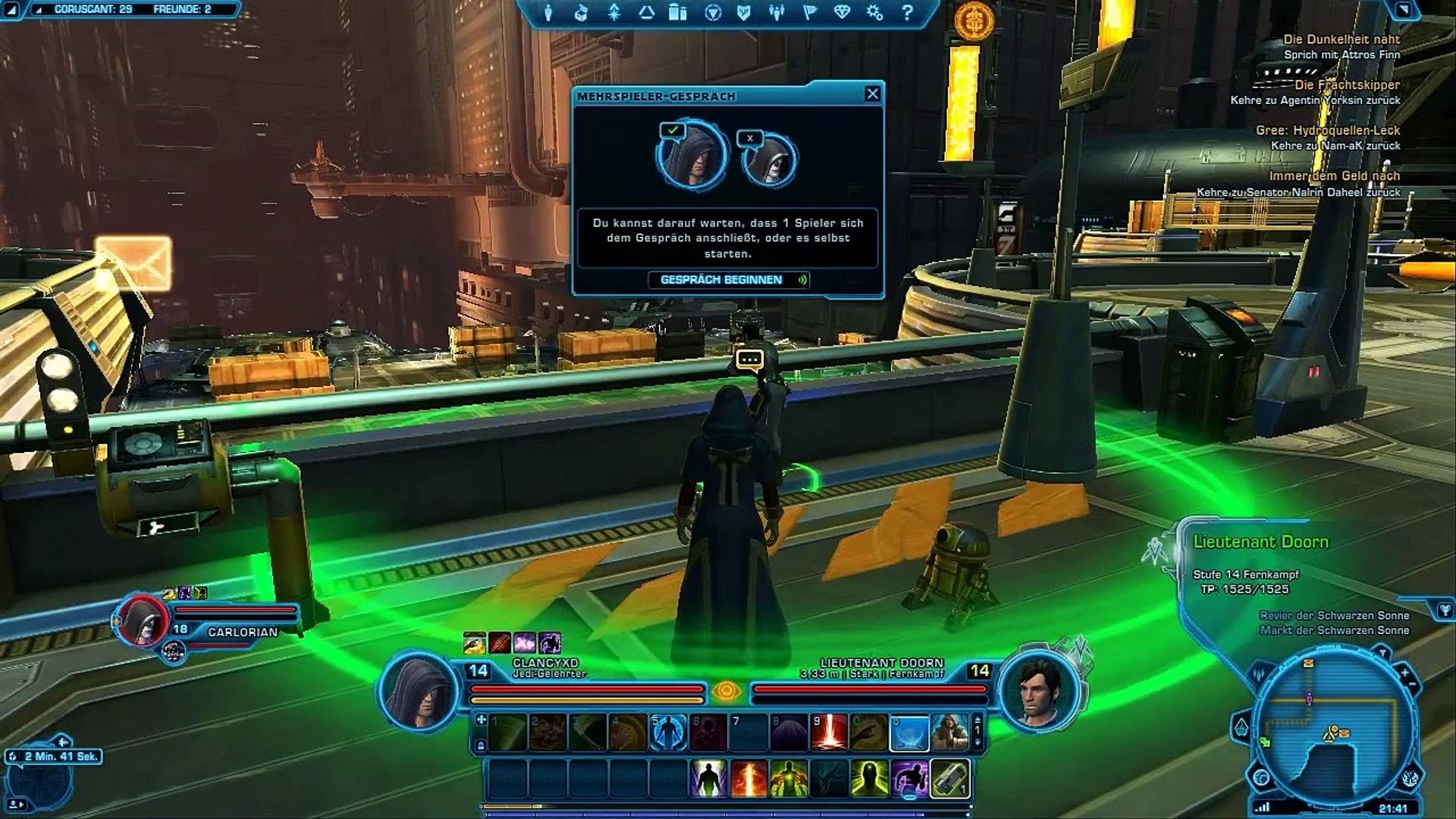
Task: Toggle the quickbar lock icon
Action: pos(481,746)
